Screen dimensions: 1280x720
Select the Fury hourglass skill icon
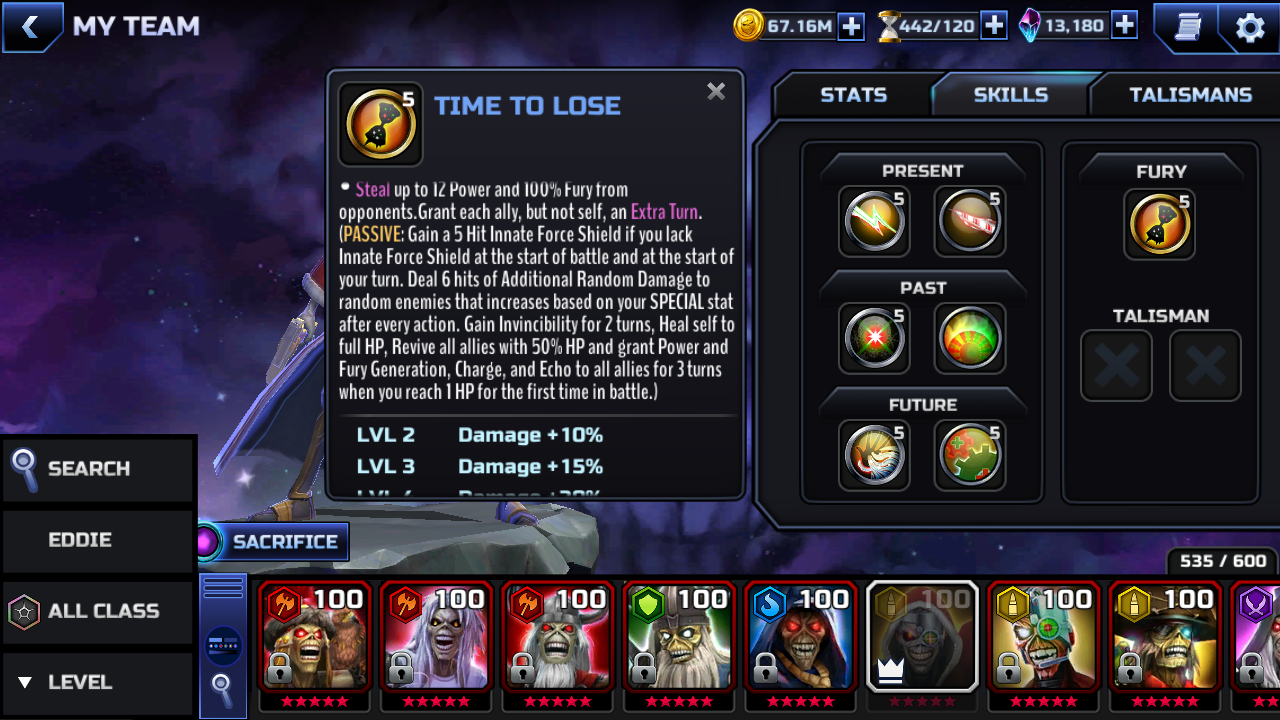pos(1160,224)
